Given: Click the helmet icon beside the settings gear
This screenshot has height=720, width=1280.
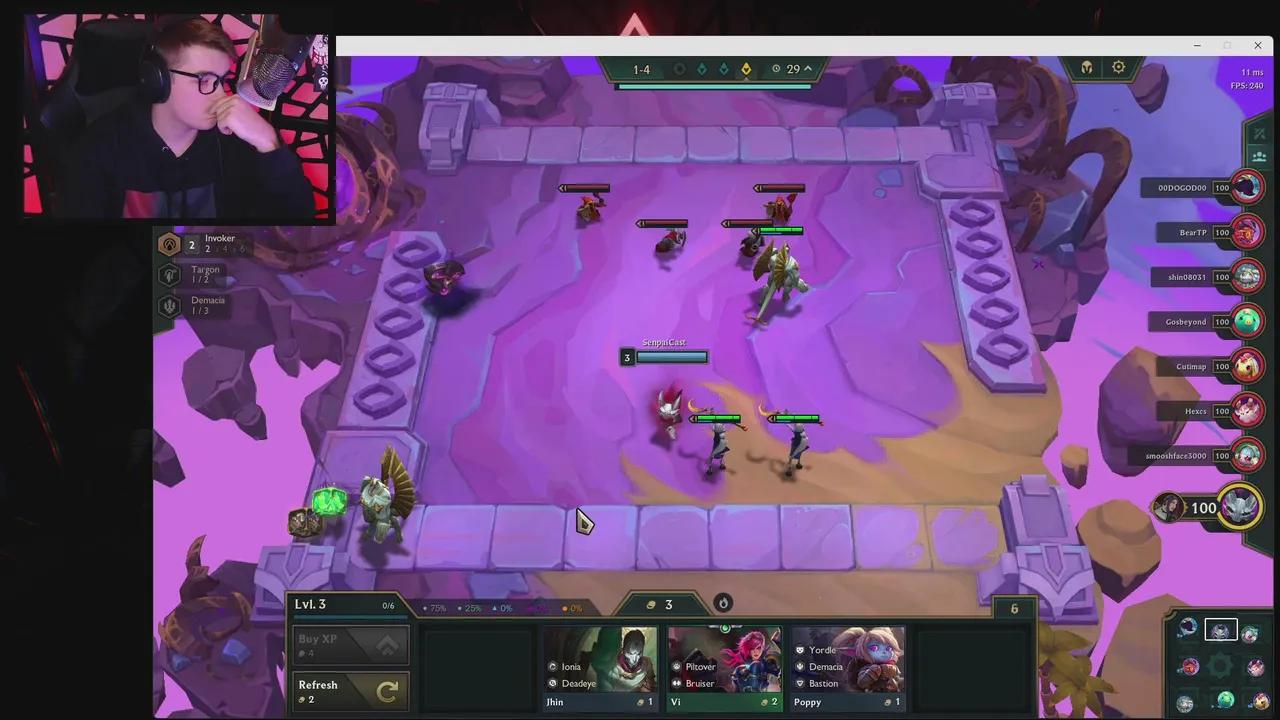Looking at the screenshot, I should [x=1086, y=67].
